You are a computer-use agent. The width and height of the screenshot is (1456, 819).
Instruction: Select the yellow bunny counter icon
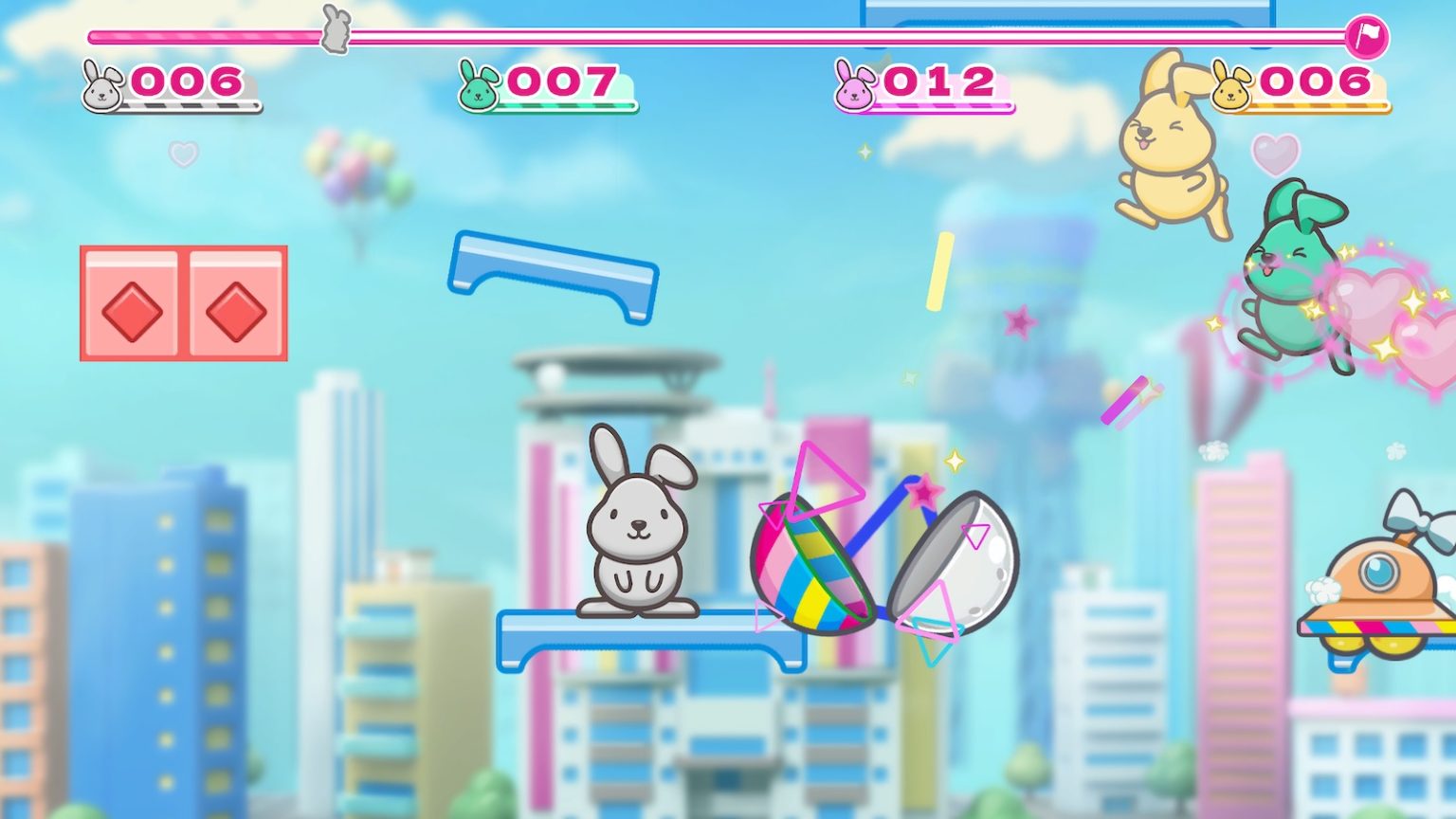[x=1228, y=83]
